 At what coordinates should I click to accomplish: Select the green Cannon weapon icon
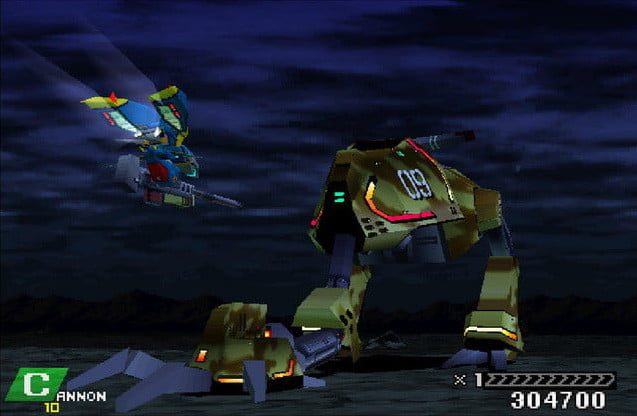click(36, 384)
